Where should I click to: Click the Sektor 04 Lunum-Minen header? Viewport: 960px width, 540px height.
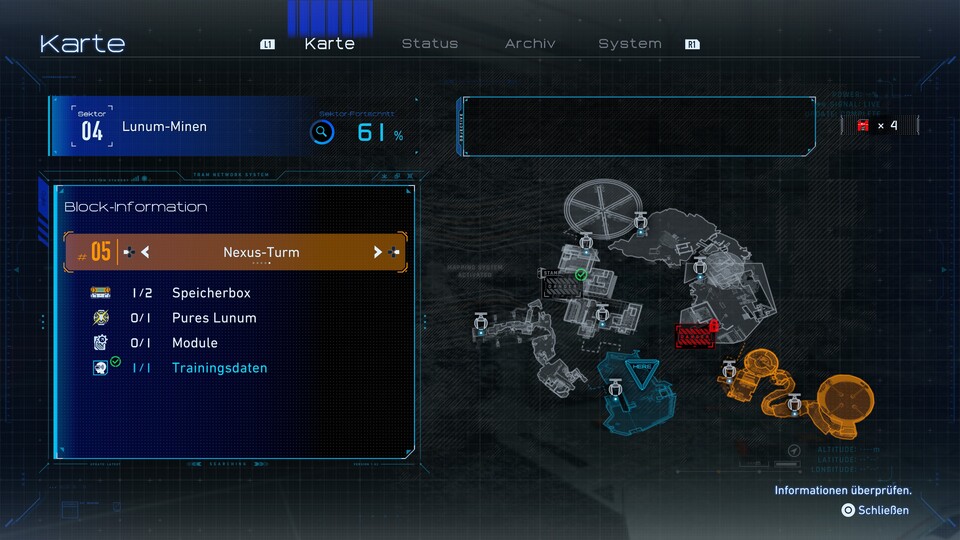(165, 128)
